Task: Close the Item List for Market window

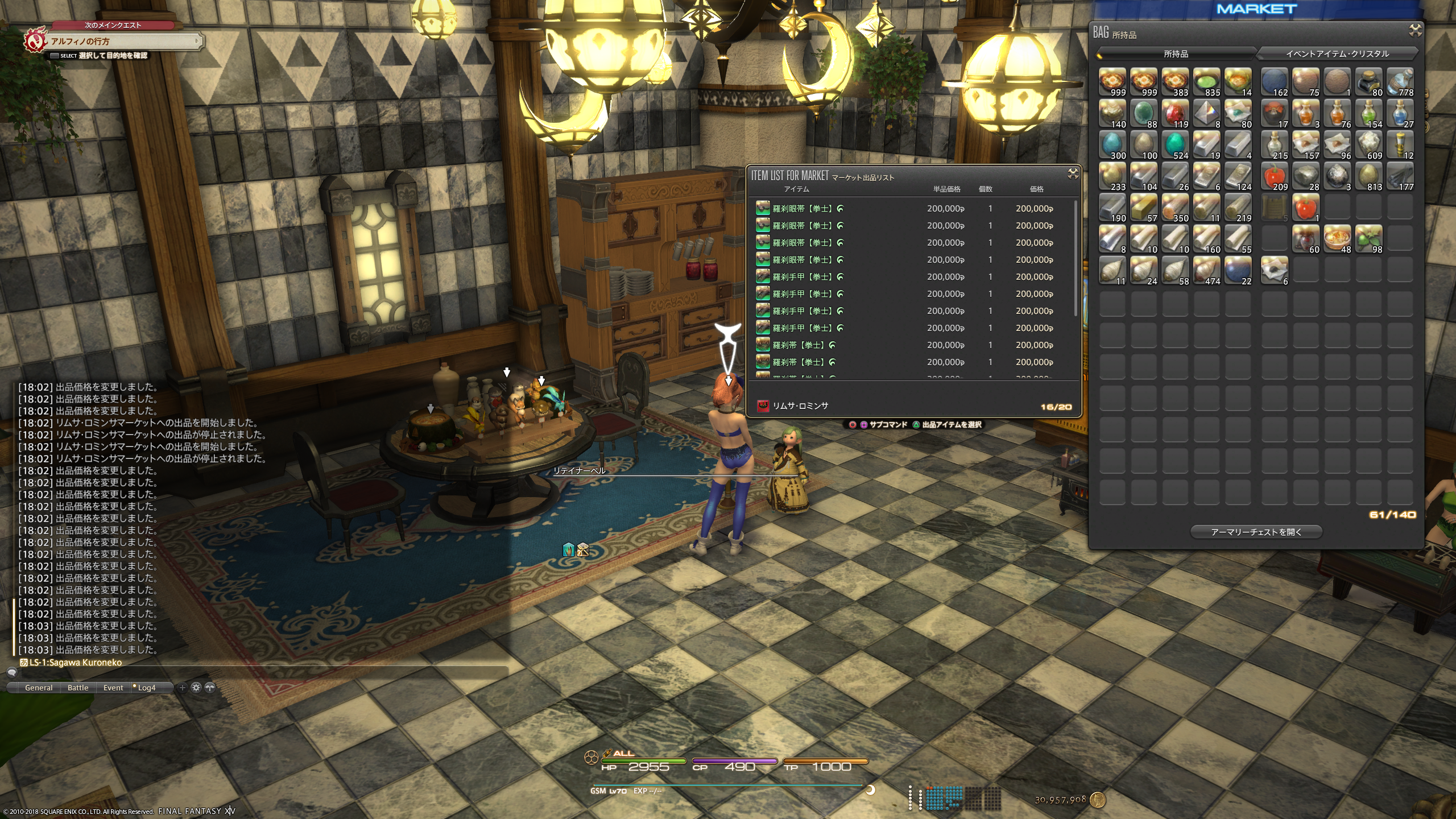Action: click(1073, 173)
